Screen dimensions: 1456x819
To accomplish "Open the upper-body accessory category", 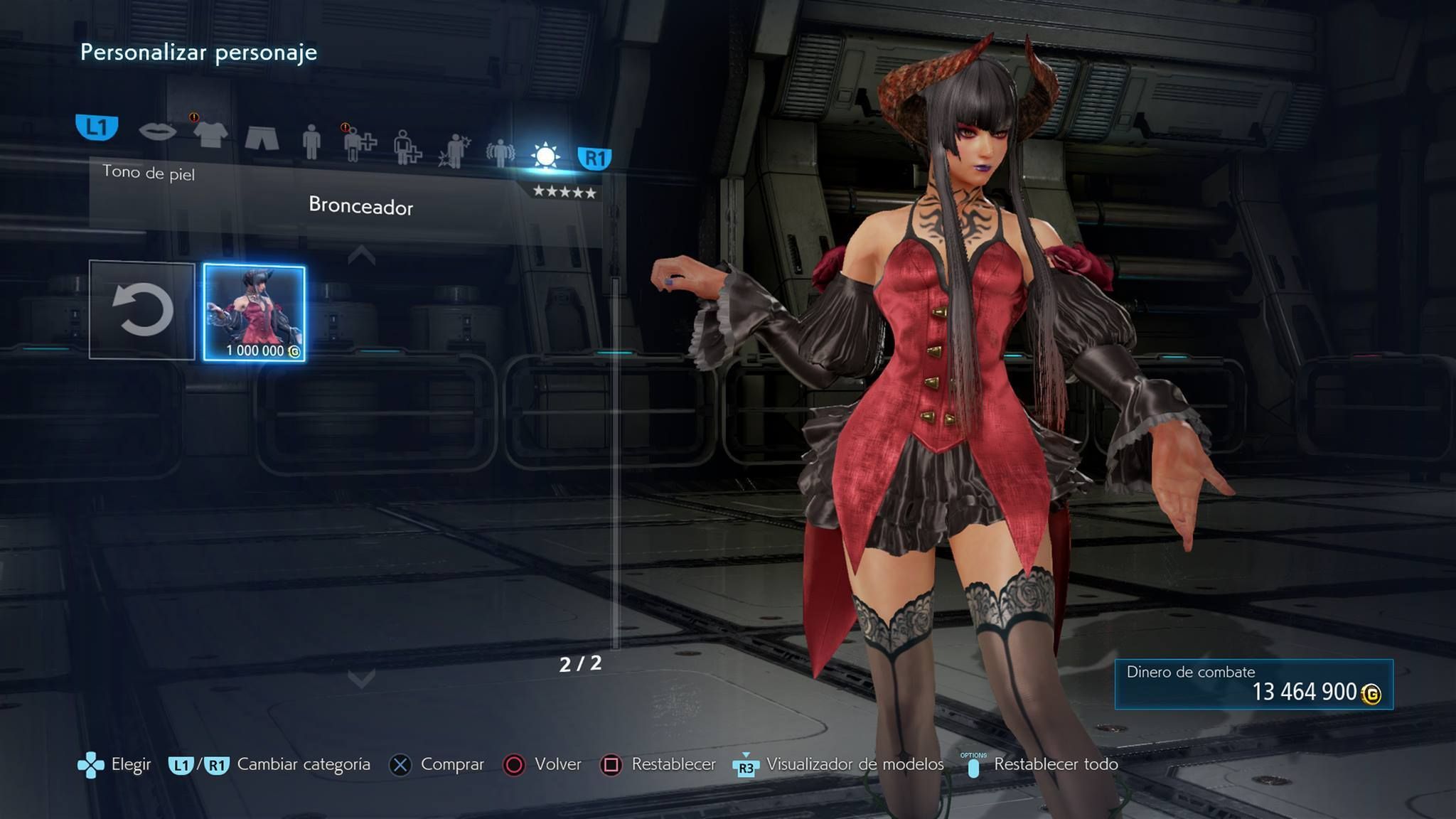I will click(358, 144).
